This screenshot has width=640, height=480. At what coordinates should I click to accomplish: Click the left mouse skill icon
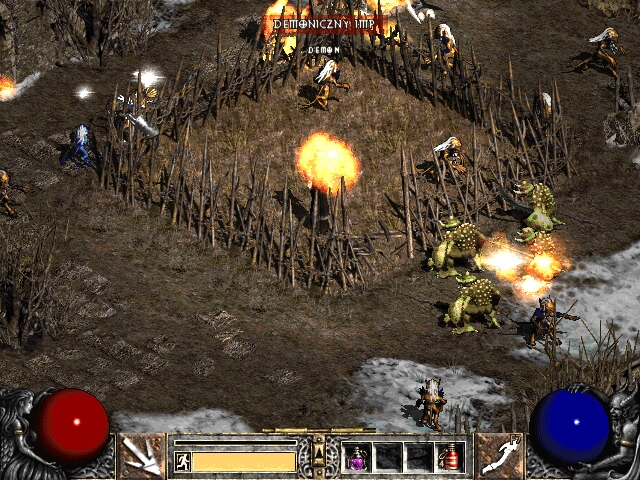point(141,456)
